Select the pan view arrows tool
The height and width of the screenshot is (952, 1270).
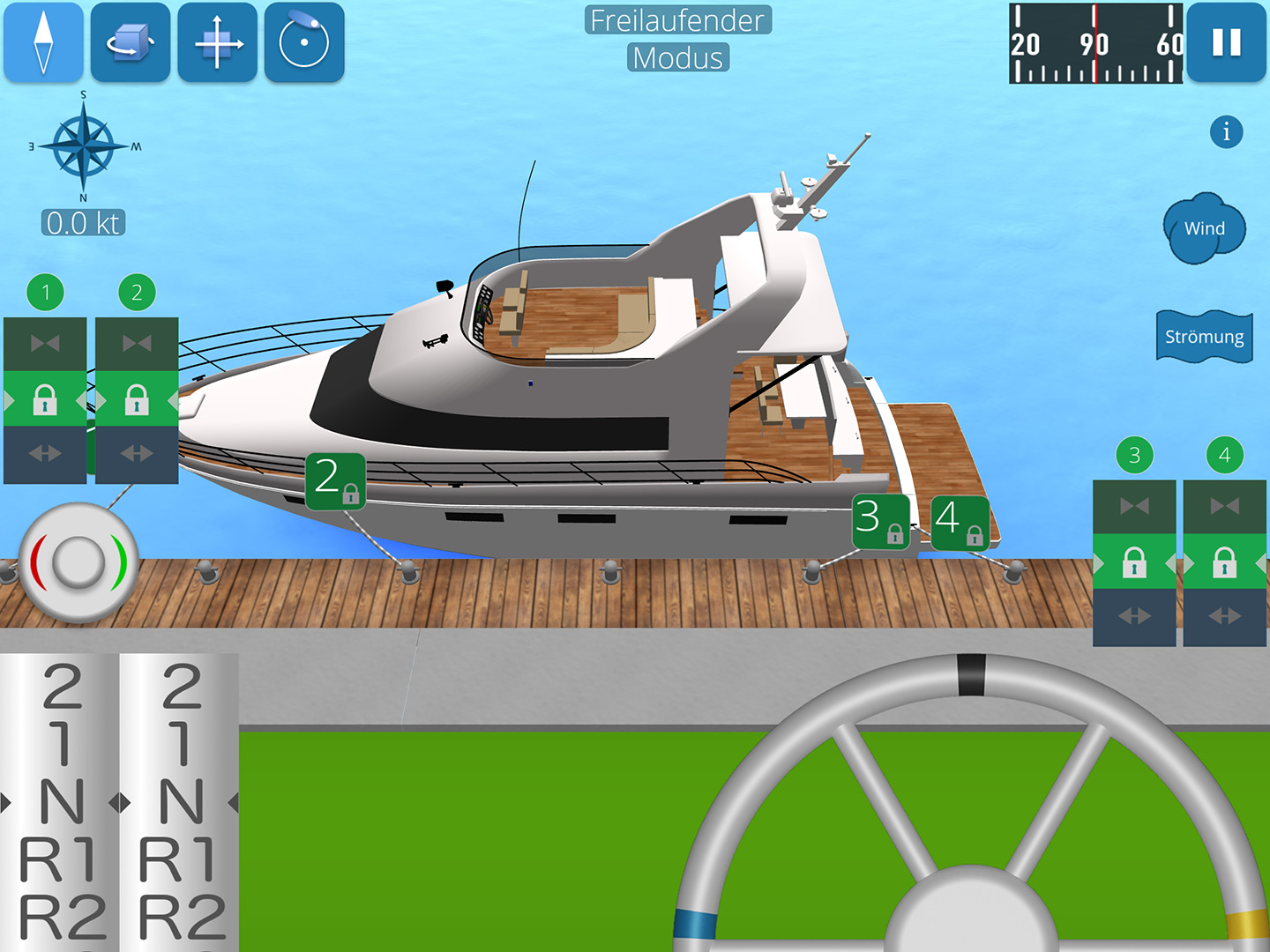[x=217, y=42]
